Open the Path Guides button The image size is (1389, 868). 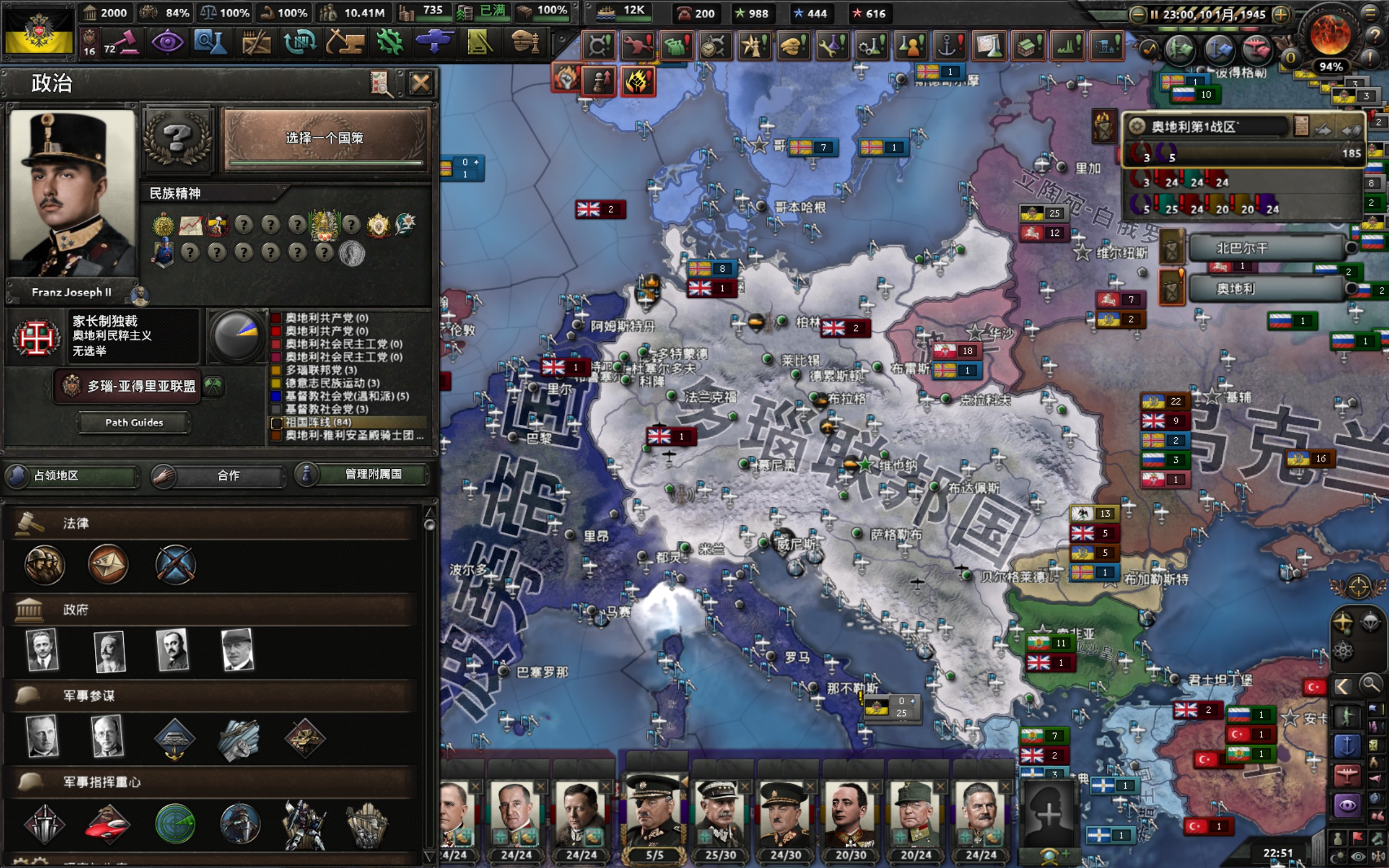133,423
